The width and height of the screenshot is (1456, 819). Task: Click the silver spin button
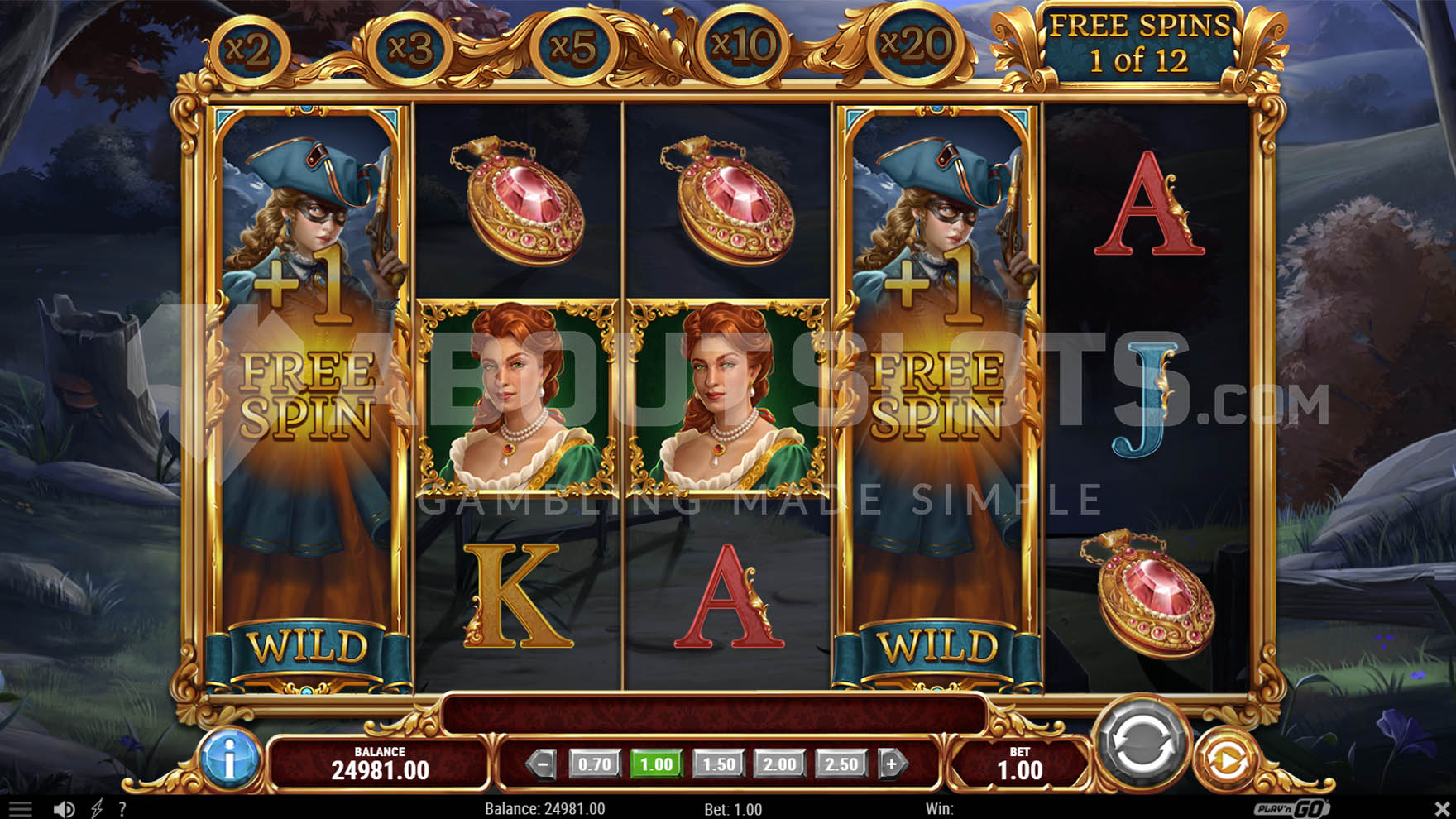coord(1142,745)
